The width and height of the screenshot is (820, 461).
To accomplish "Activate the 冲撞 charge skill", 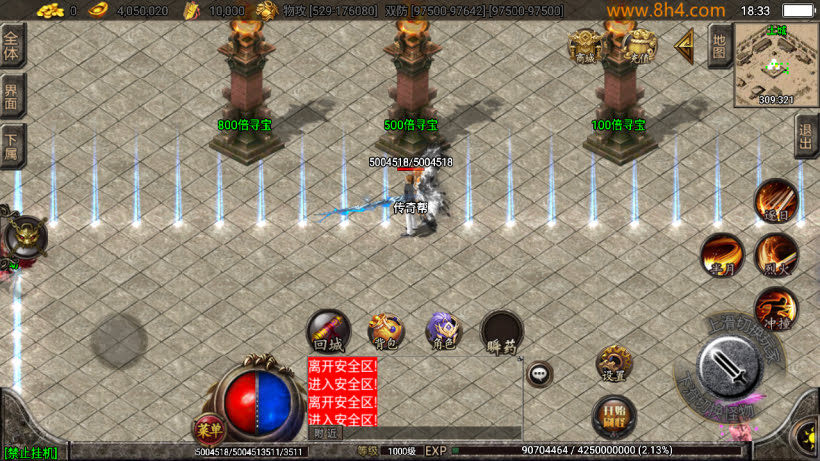I will pyautogui.click(x=775, y=308).
